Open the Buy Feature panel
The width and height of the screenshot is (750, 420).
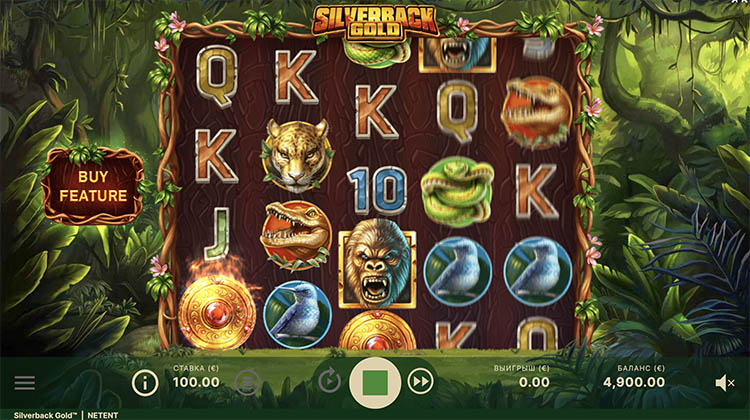click(93, 186)
